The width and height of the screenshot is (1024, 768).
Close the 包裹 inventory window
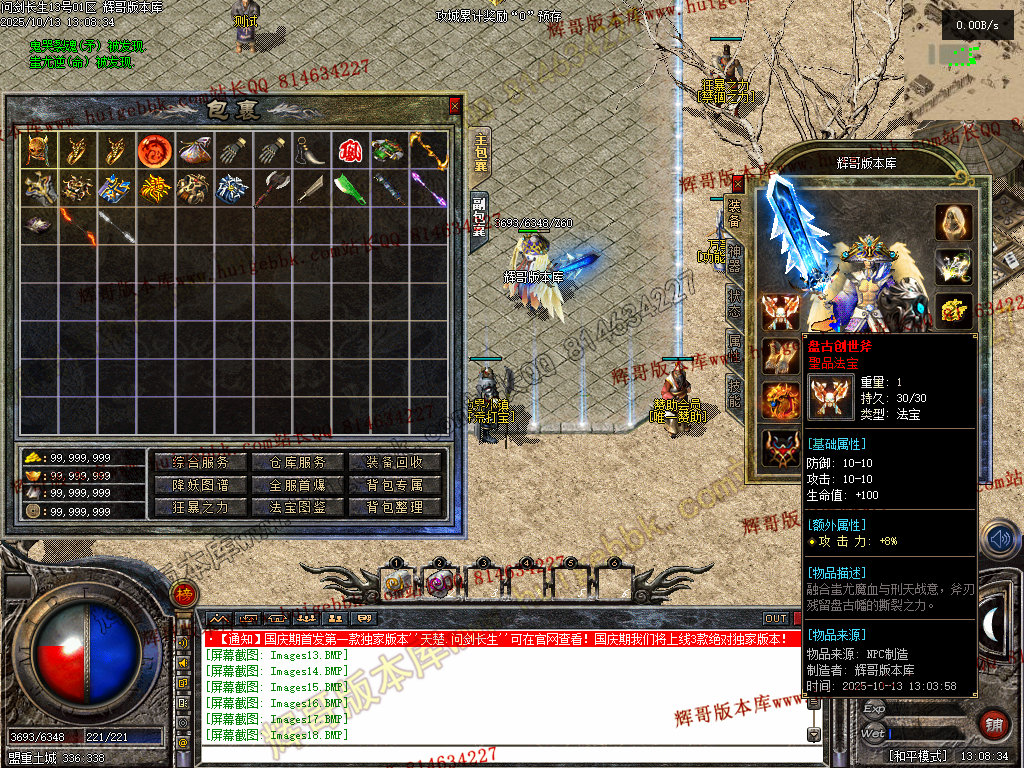pos(455,104)
